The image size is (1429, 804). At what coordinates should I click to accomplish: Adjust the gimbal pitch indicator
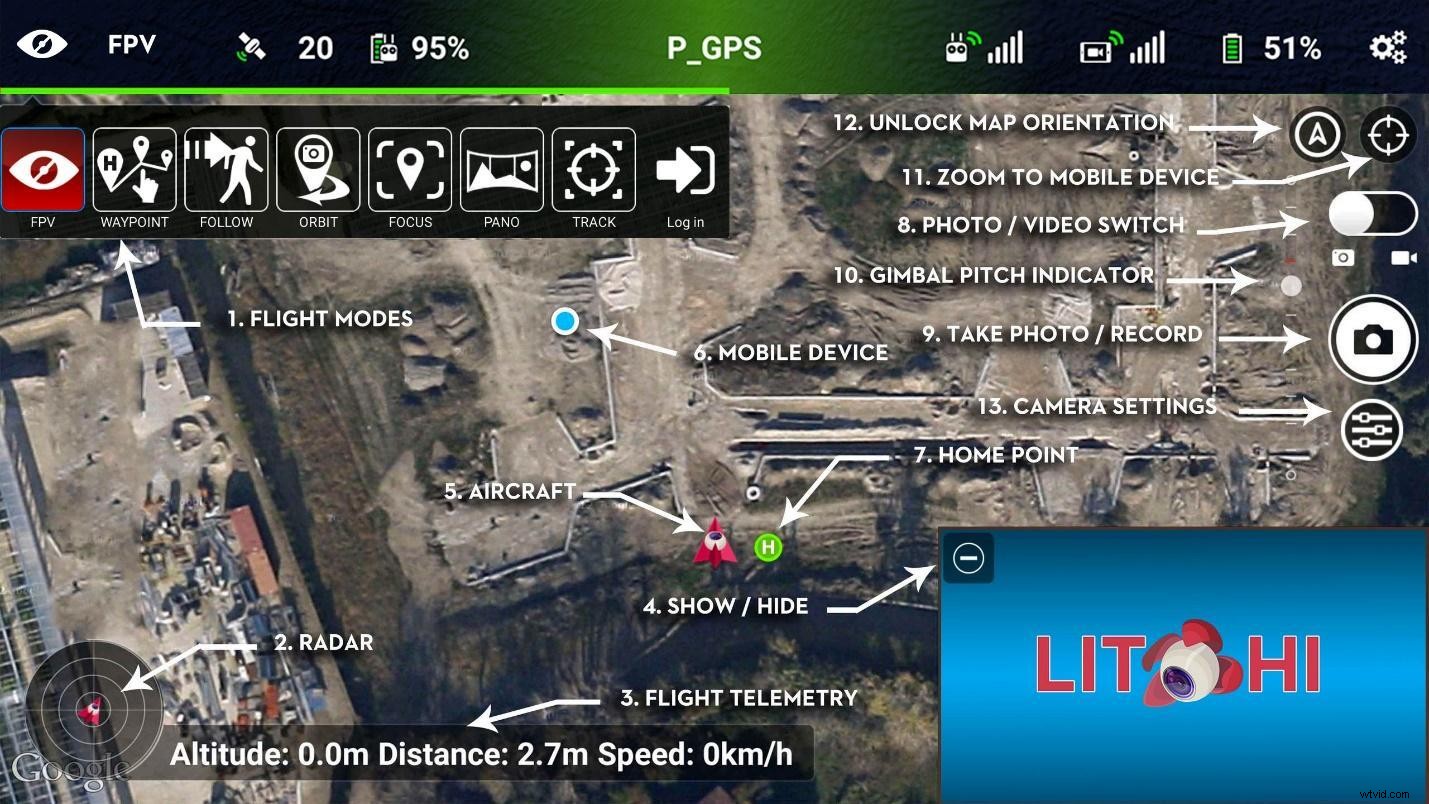[1290, 285]
